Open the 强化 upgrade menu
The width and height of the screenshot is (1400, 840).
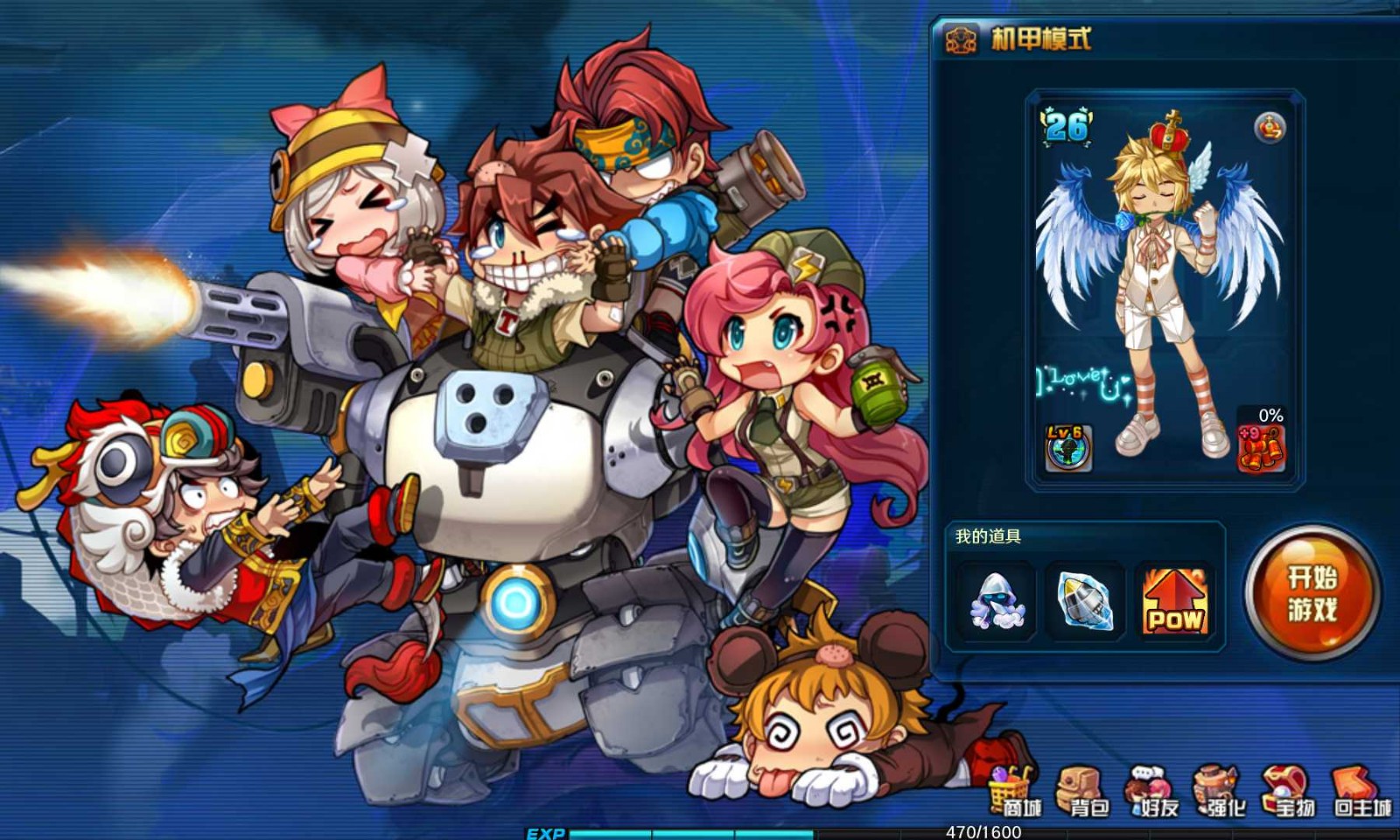pos(1221,792)
